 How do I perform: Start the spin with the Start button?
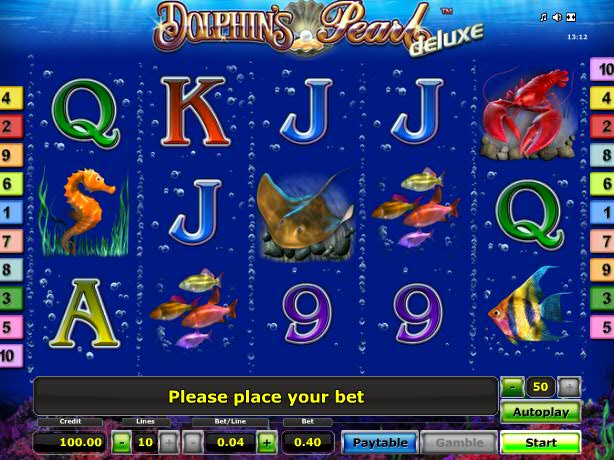pos(540,442)
